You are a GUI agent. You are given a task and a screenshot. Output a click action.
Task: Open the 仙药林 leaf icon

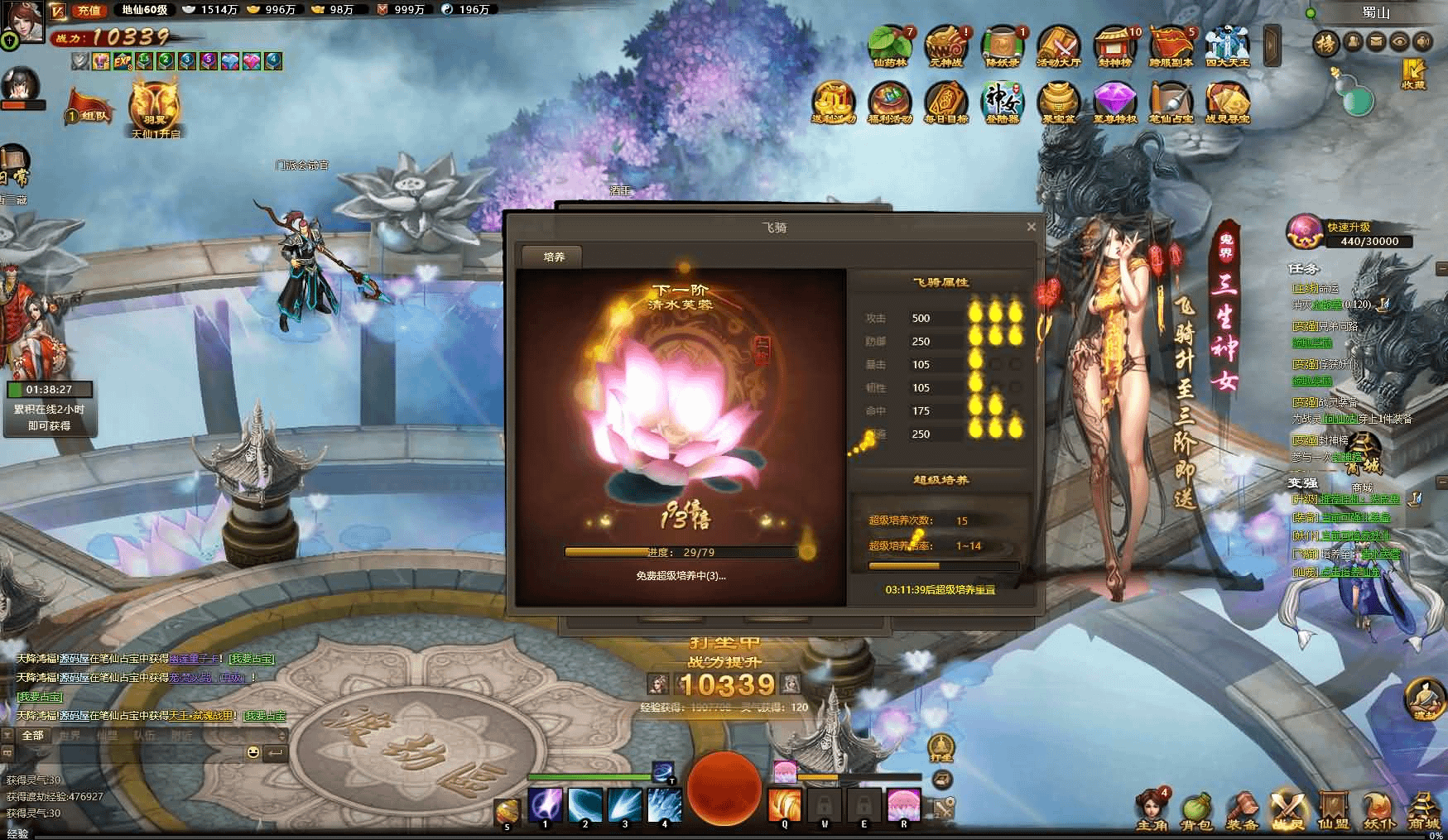(889, 45)
